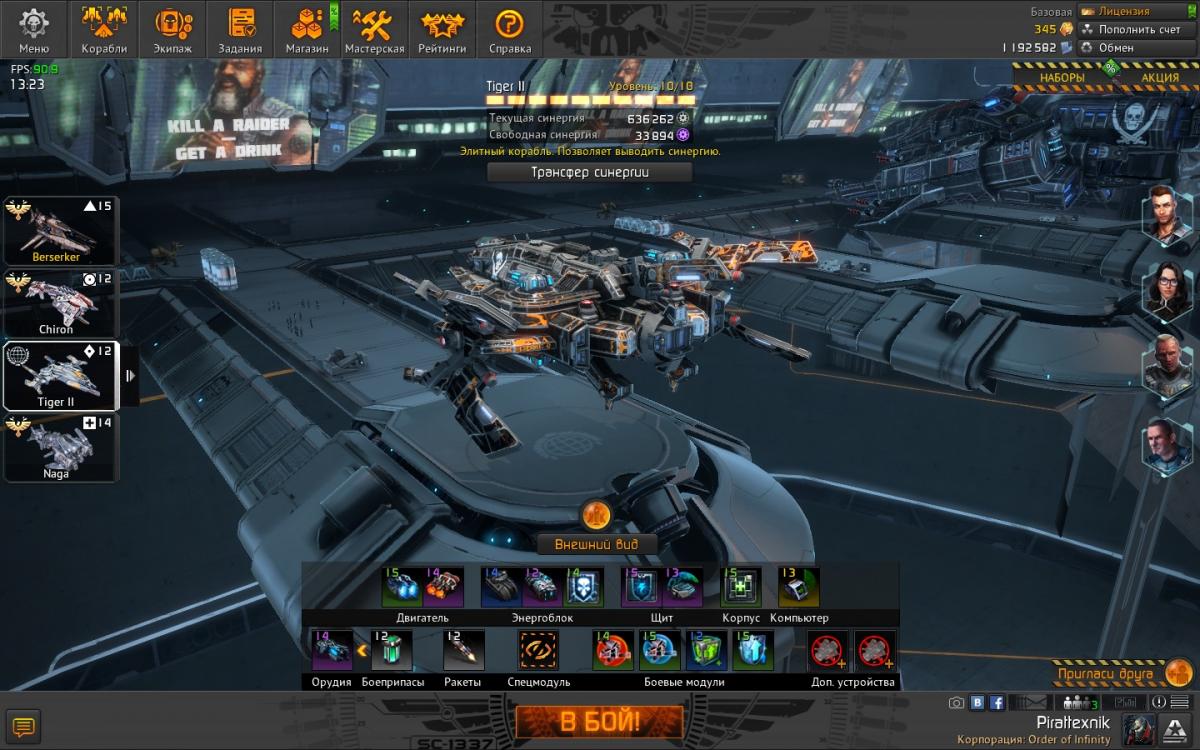
Task: Open the Обмен exchange option
Action: point(1116,47)
